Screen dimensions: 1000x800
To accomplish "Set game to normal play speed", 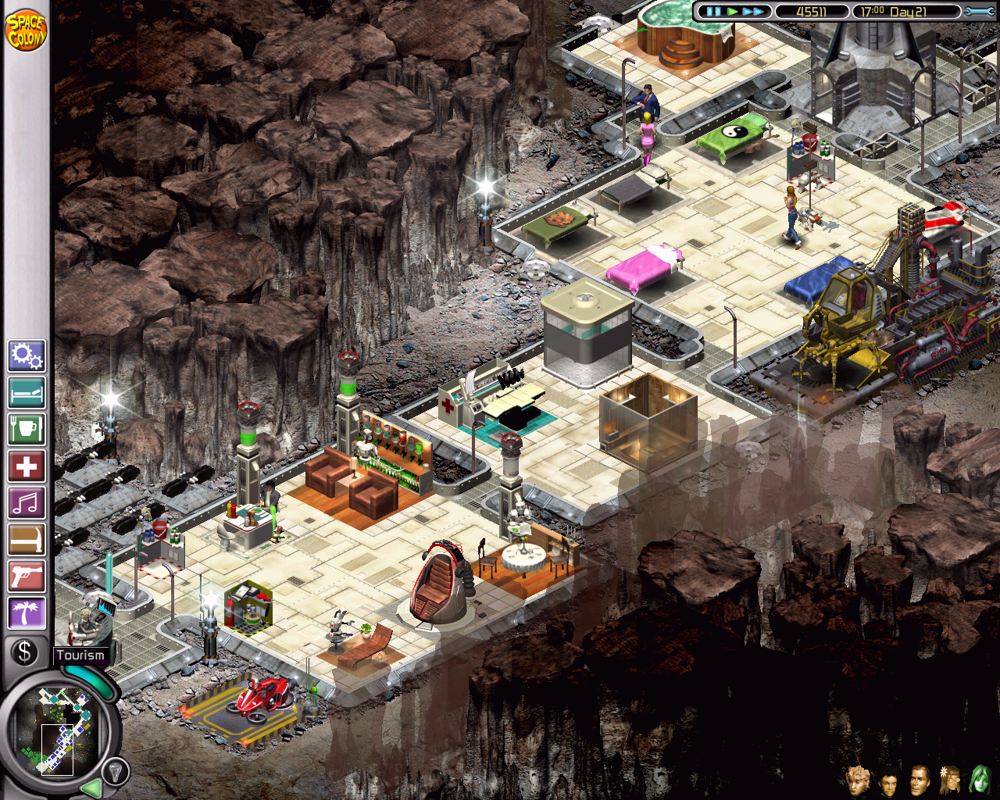I will (x=732, y=12).
